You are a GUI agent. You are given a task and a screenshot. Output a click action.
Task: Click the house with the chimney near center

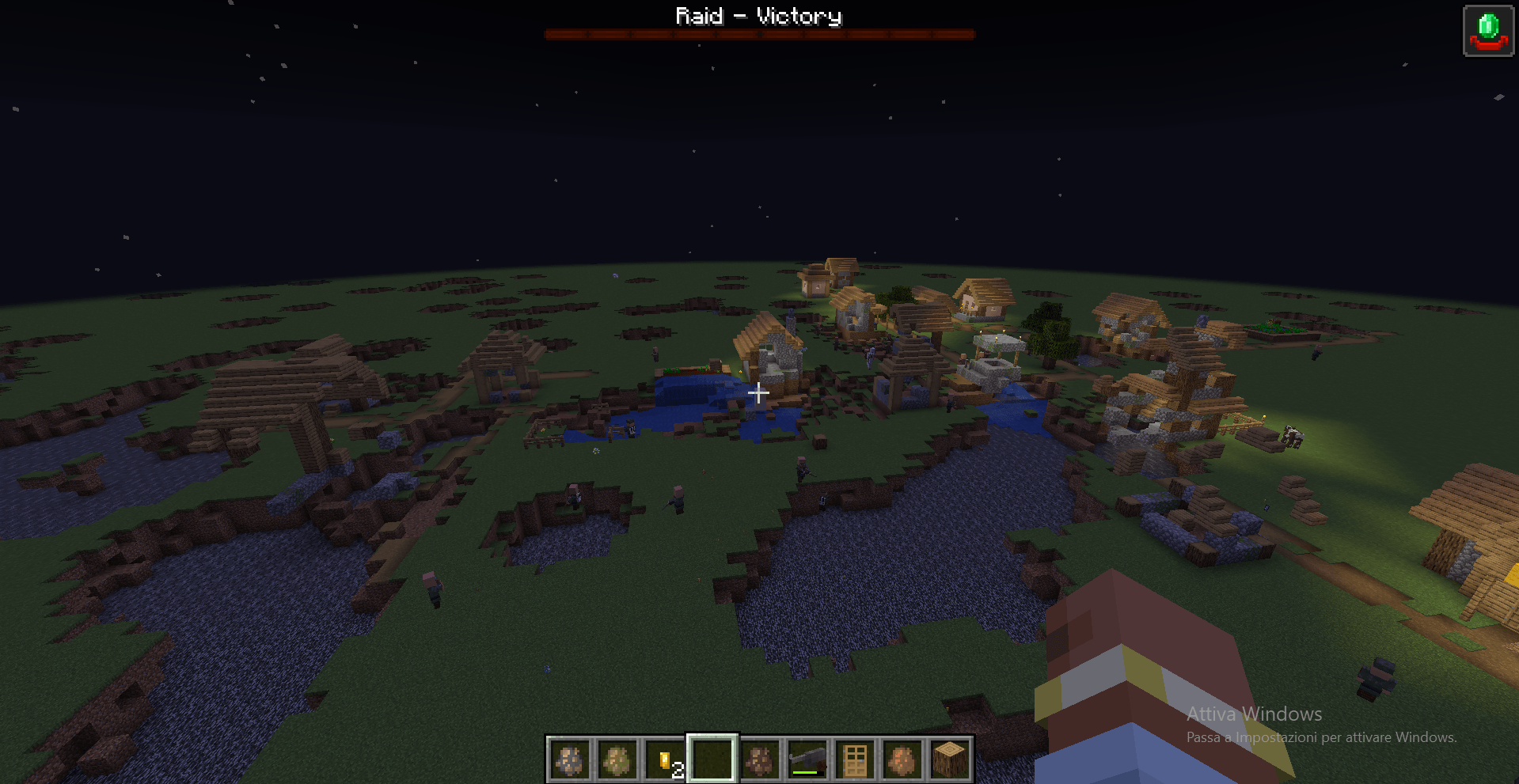(x=772, y=356)
